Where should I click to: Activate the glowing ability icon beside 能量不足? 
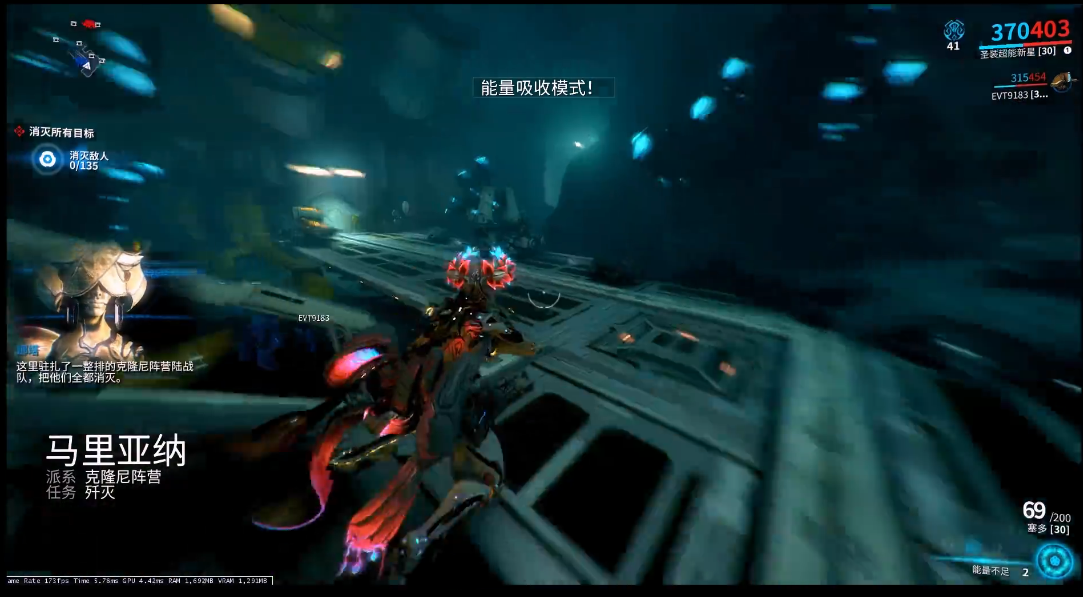click(1053, 561)
